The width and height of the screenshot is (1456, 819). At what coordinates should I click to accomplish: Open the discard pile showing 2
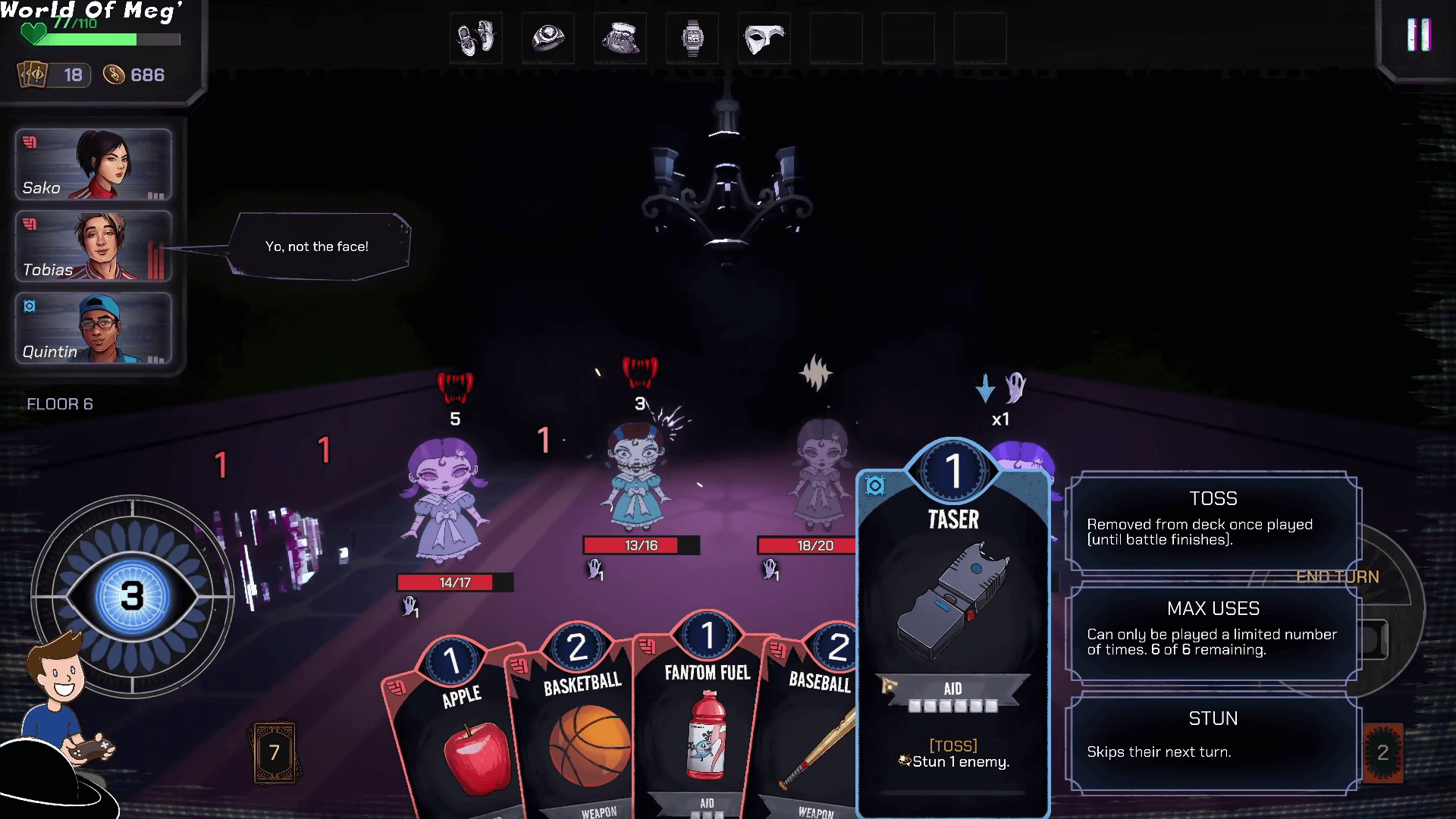pos(1382,752)
